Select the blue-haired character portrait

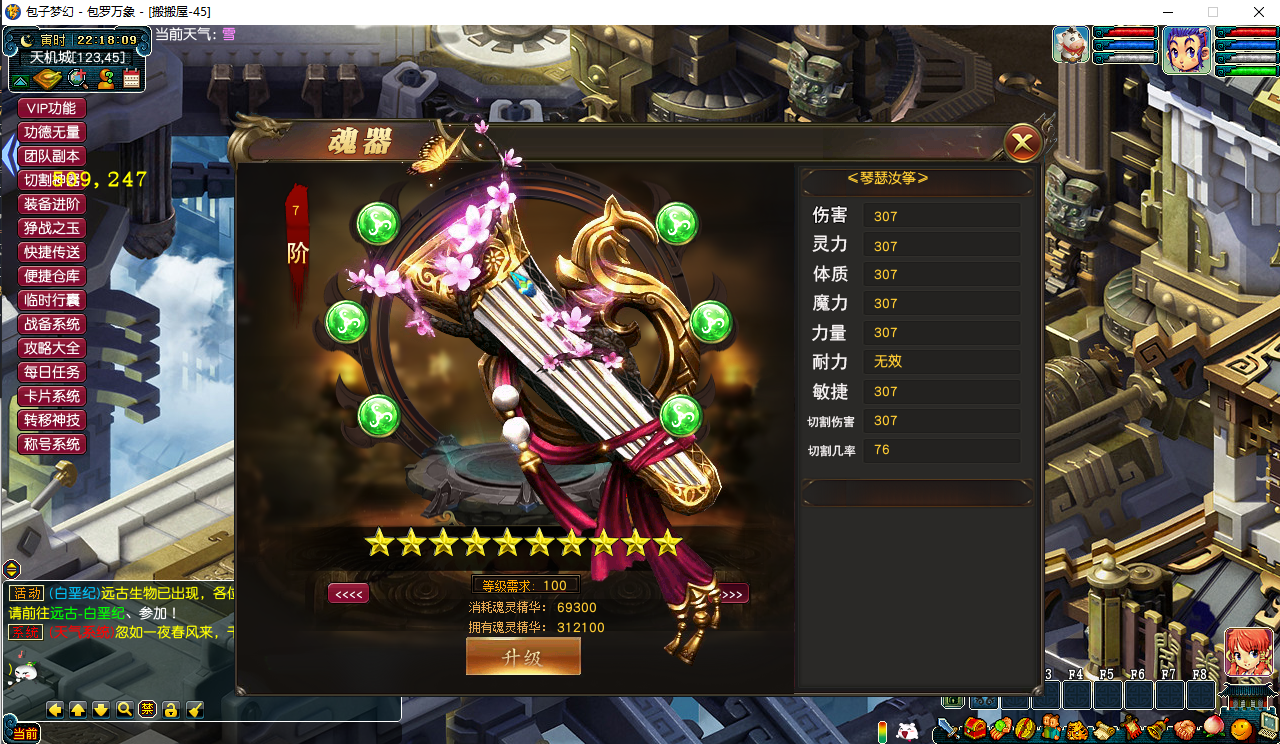pos(1186,49)
